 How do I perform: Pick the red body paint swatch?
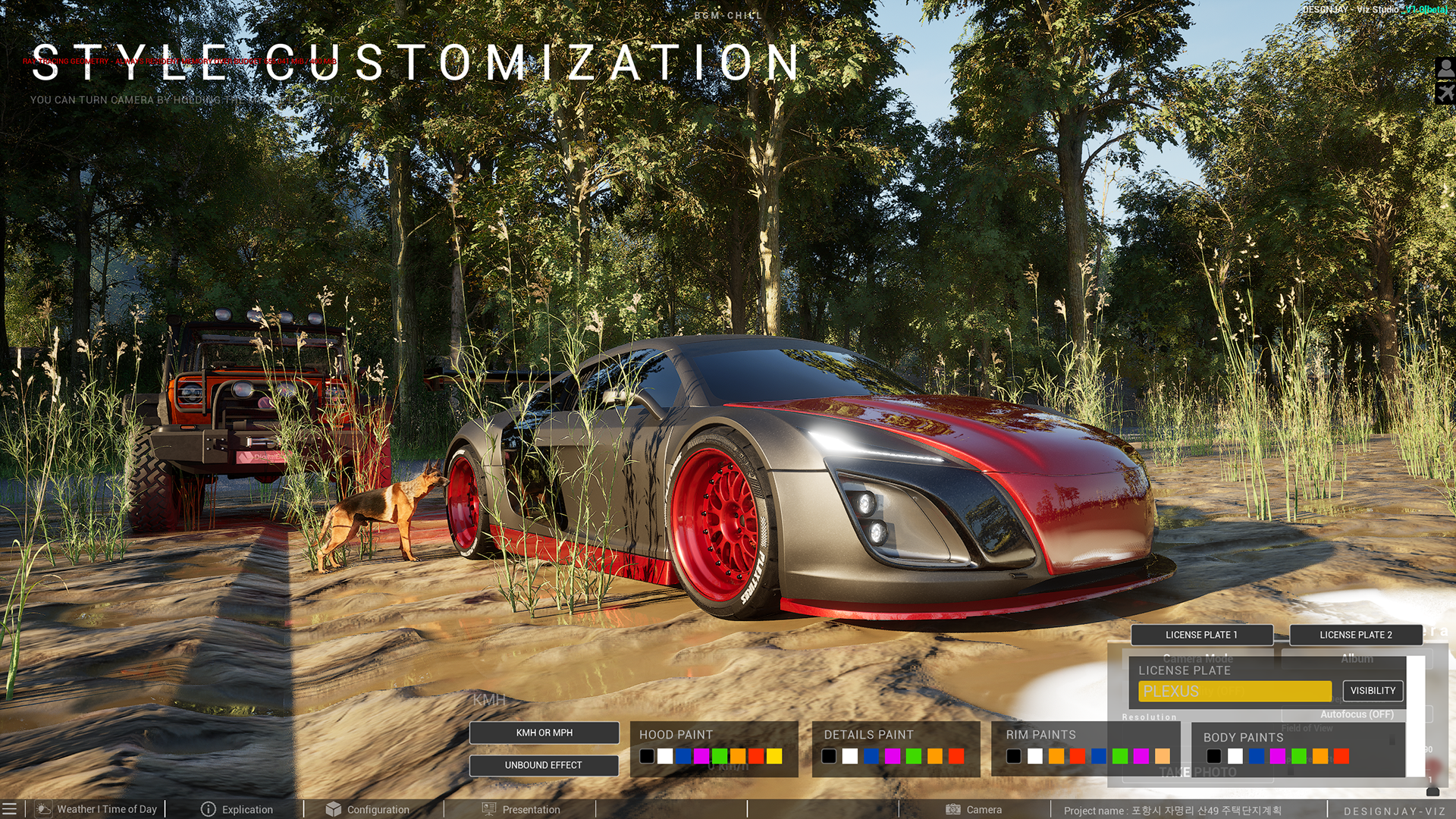[1341, 756]
